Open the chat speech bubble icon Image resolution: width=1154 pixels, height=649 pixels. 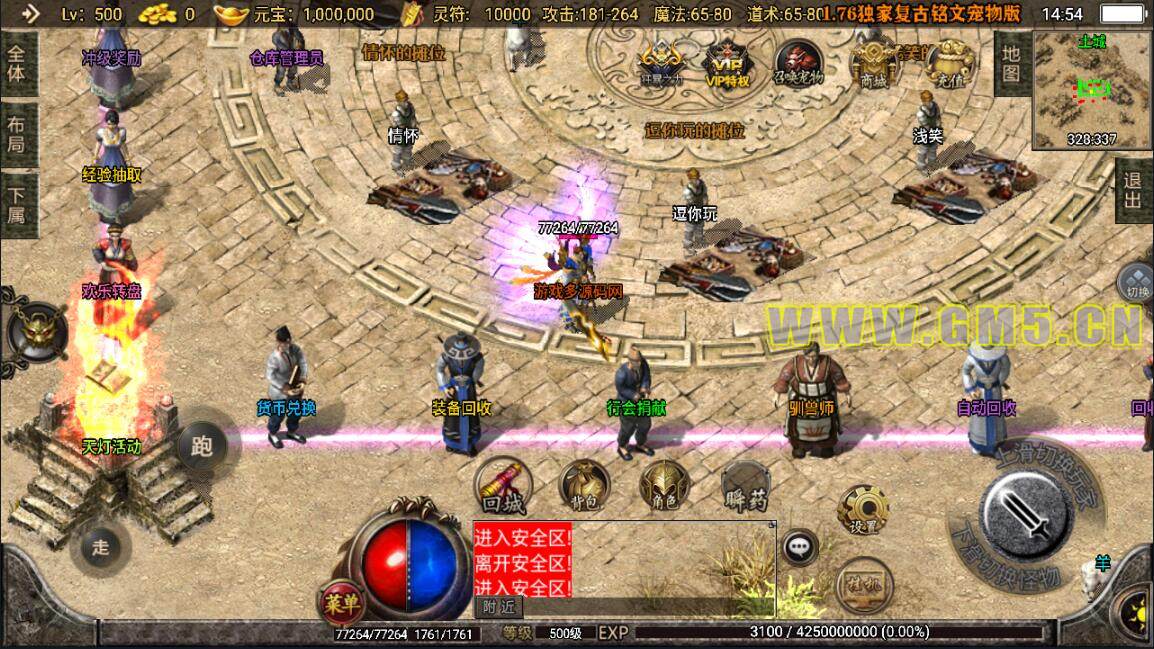pyautogui.click(x=798, y=547)
